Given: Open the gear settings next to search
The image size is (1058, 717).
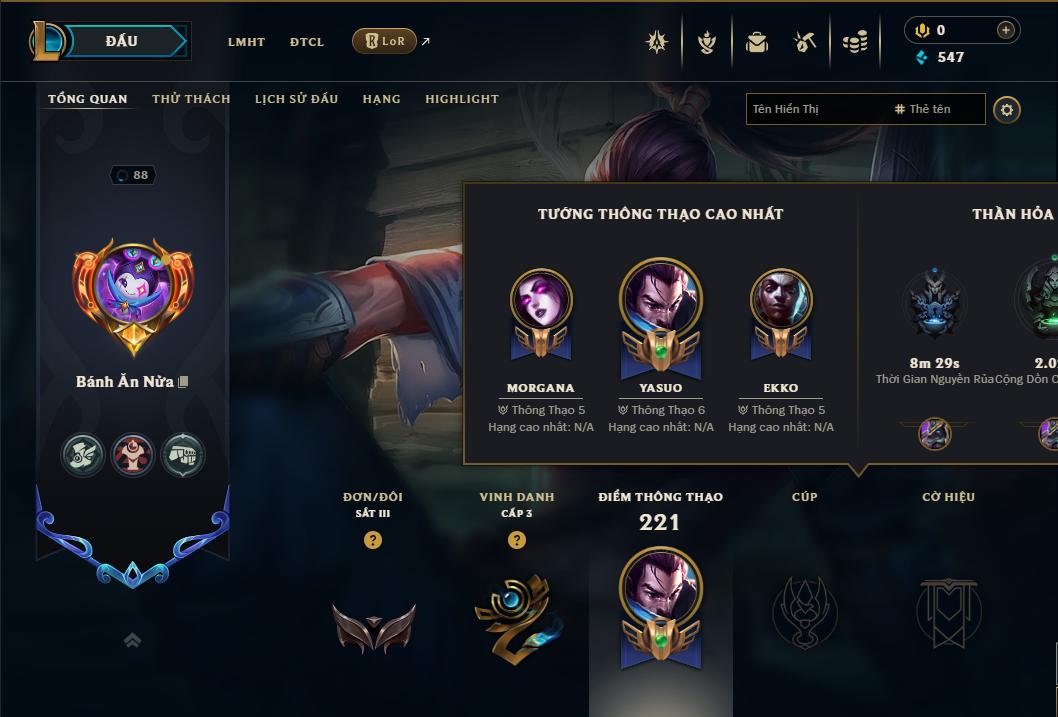Looking at the screenshot, I should [1007, 109].
